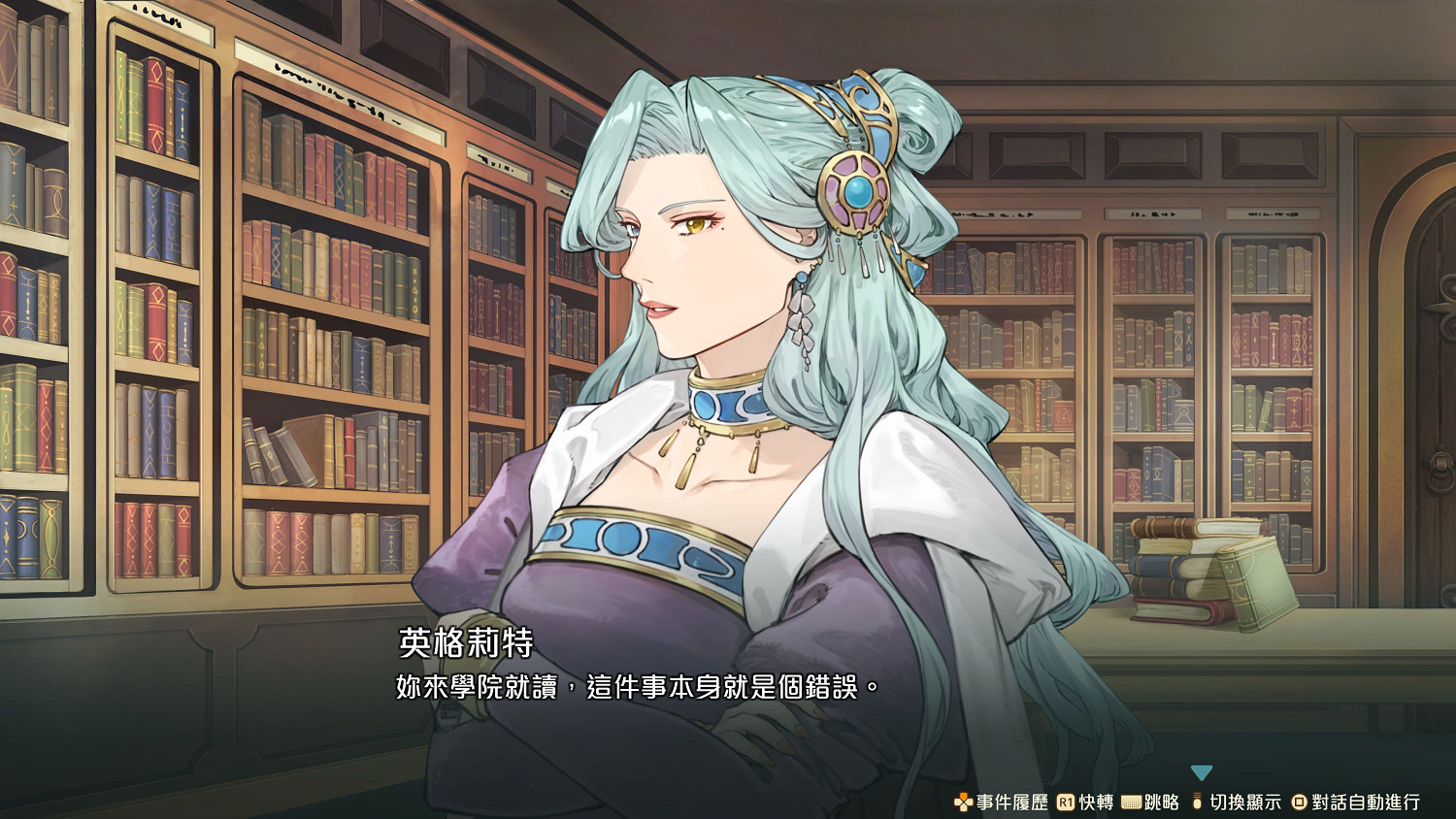The image size is (1456, 819).
Task: Click Ingrid's round golden hair medallion
Action: click(x=853, y=190)
